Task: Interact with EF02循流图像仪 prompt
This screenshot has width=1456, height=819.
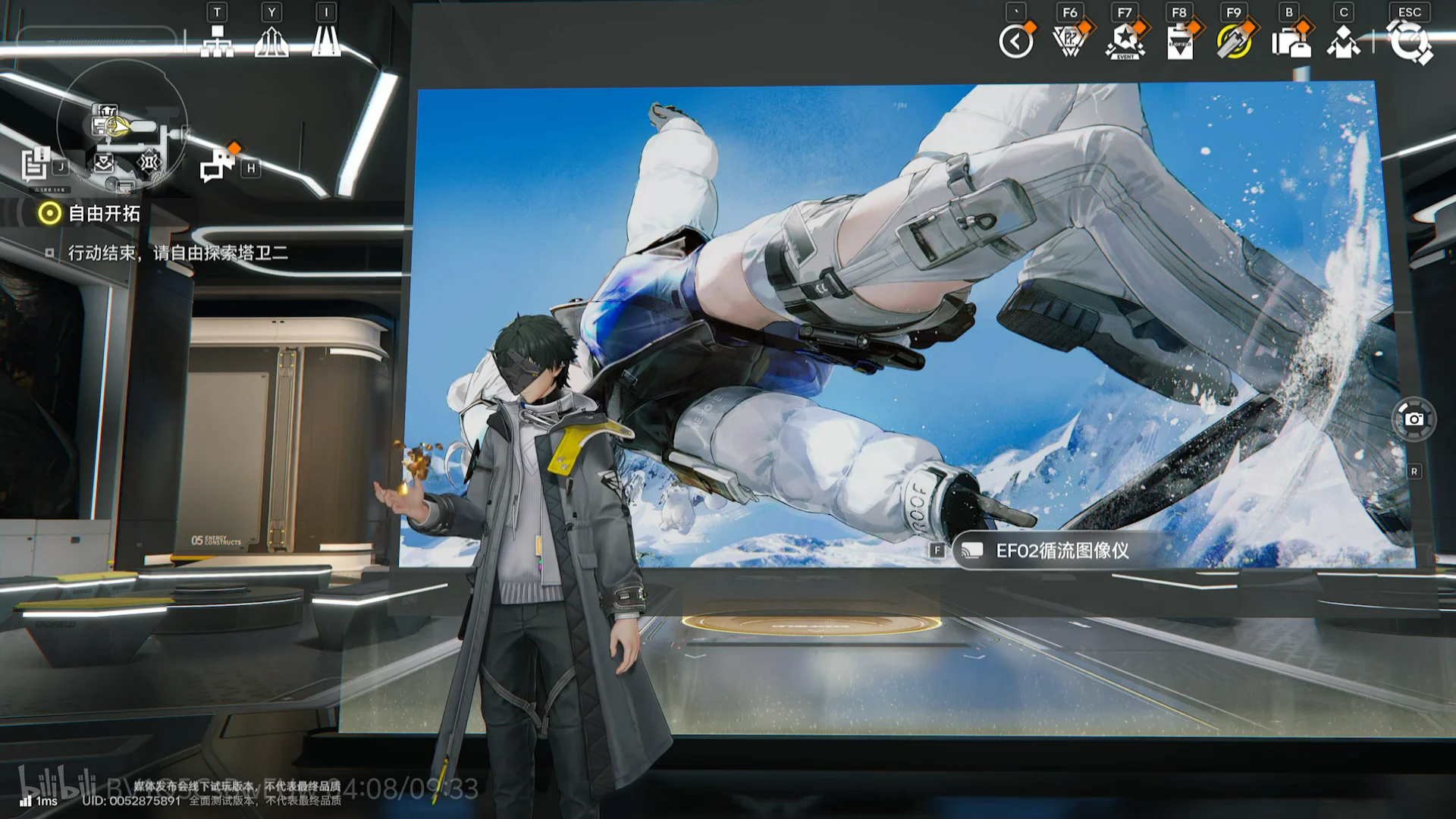Action: coord(1062,551)
